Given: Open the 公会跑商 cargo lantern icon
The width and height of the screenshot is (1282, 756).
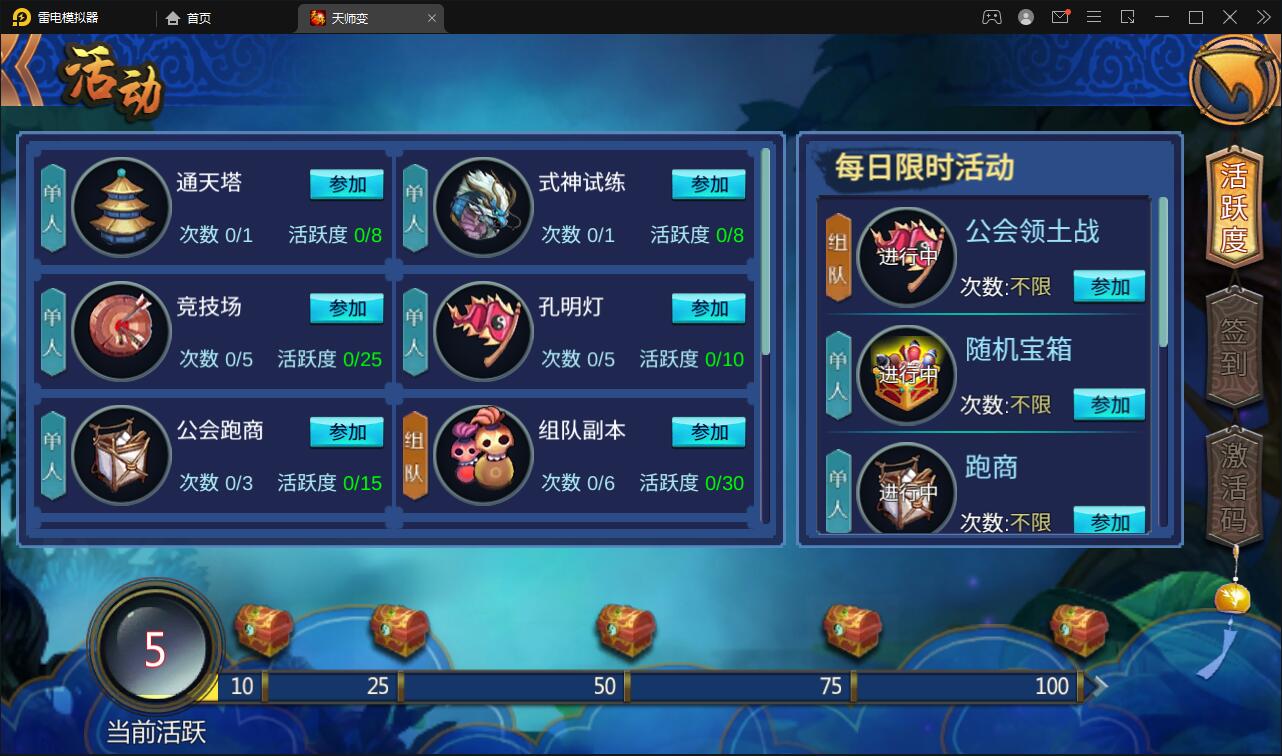Looking at the screenshot, I should pos(120,455).
